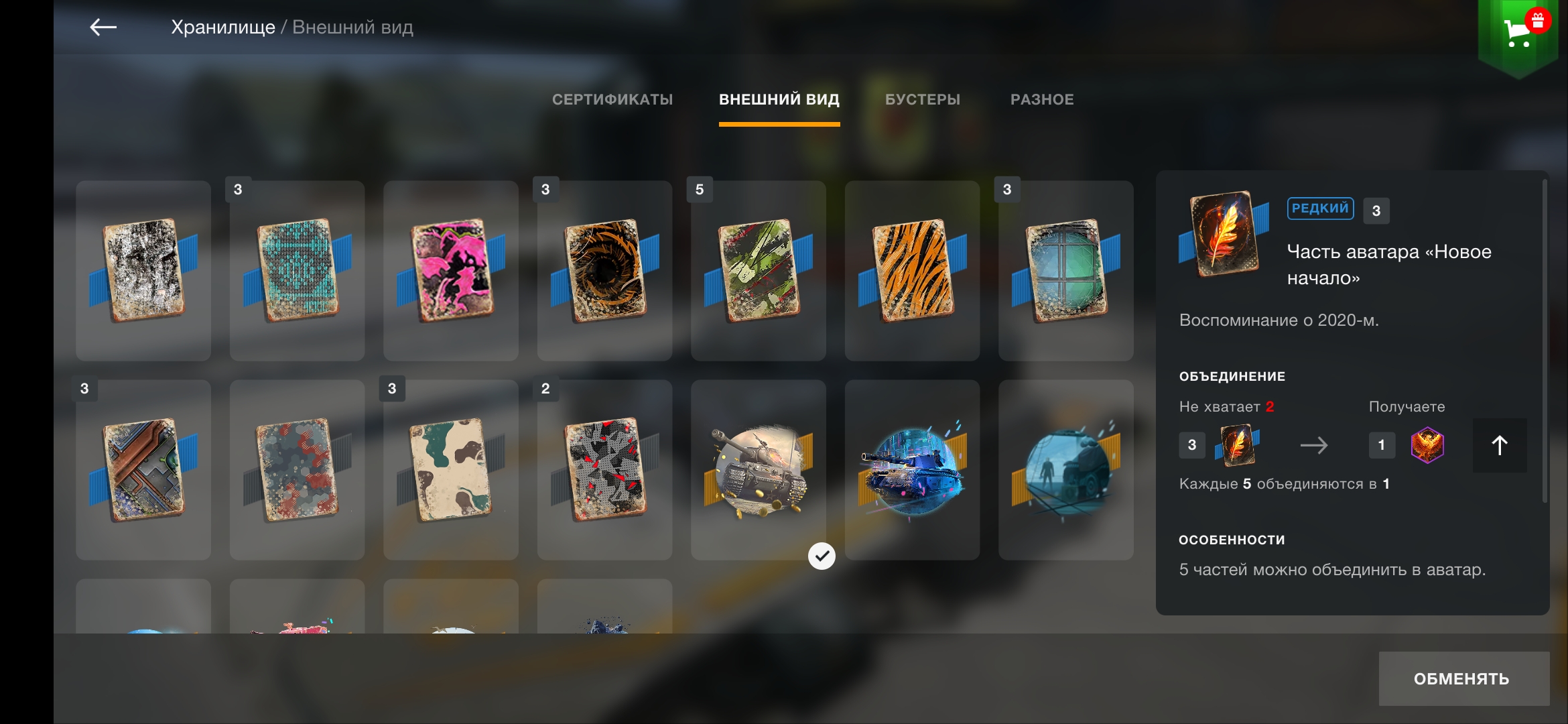Select the teal dotted pattern camouflage card
This screenshot has width=1568, height=724.
(297, 271)
